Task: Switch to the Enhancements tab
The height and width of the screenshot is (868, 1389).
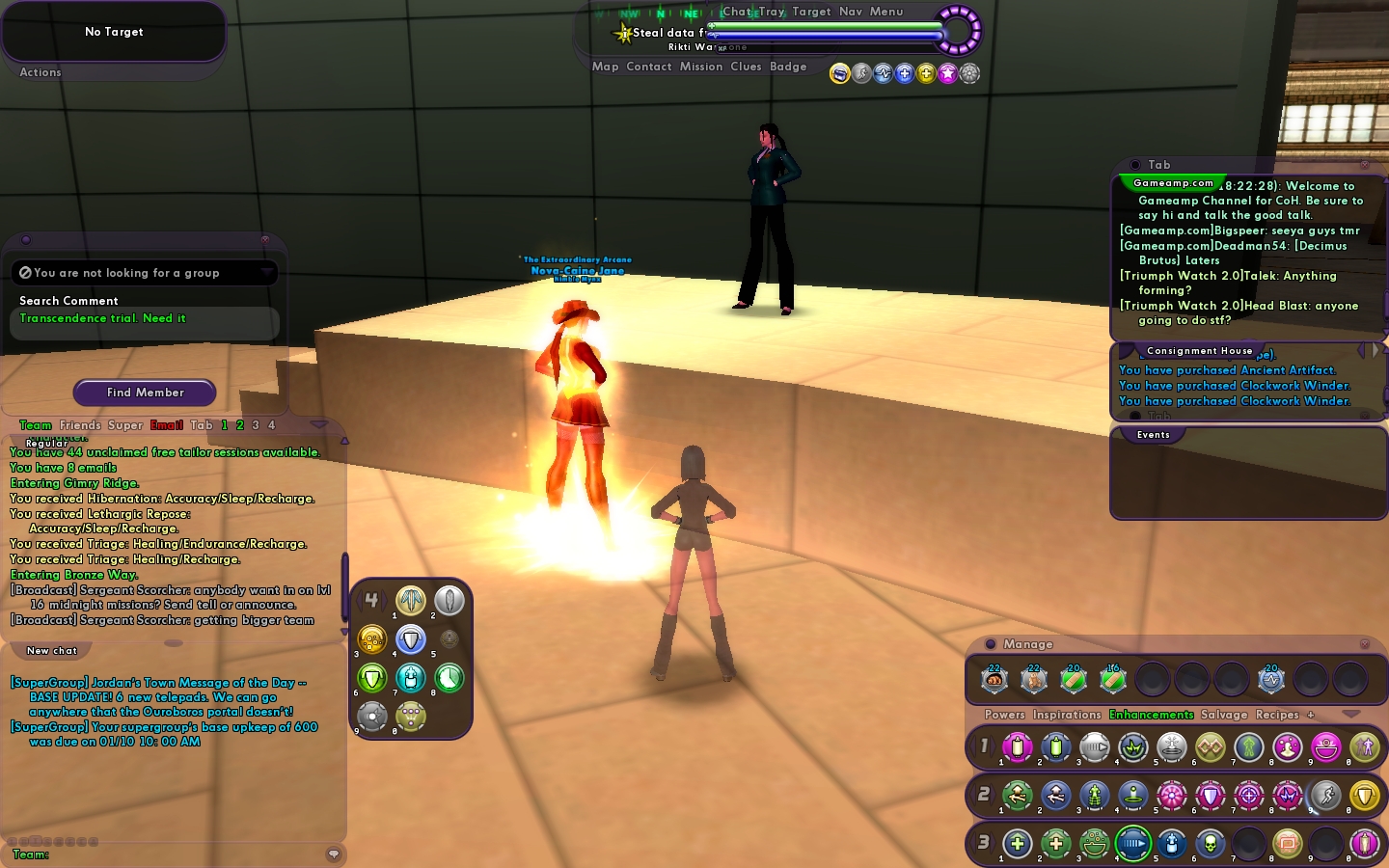Action: [1151, 715]
